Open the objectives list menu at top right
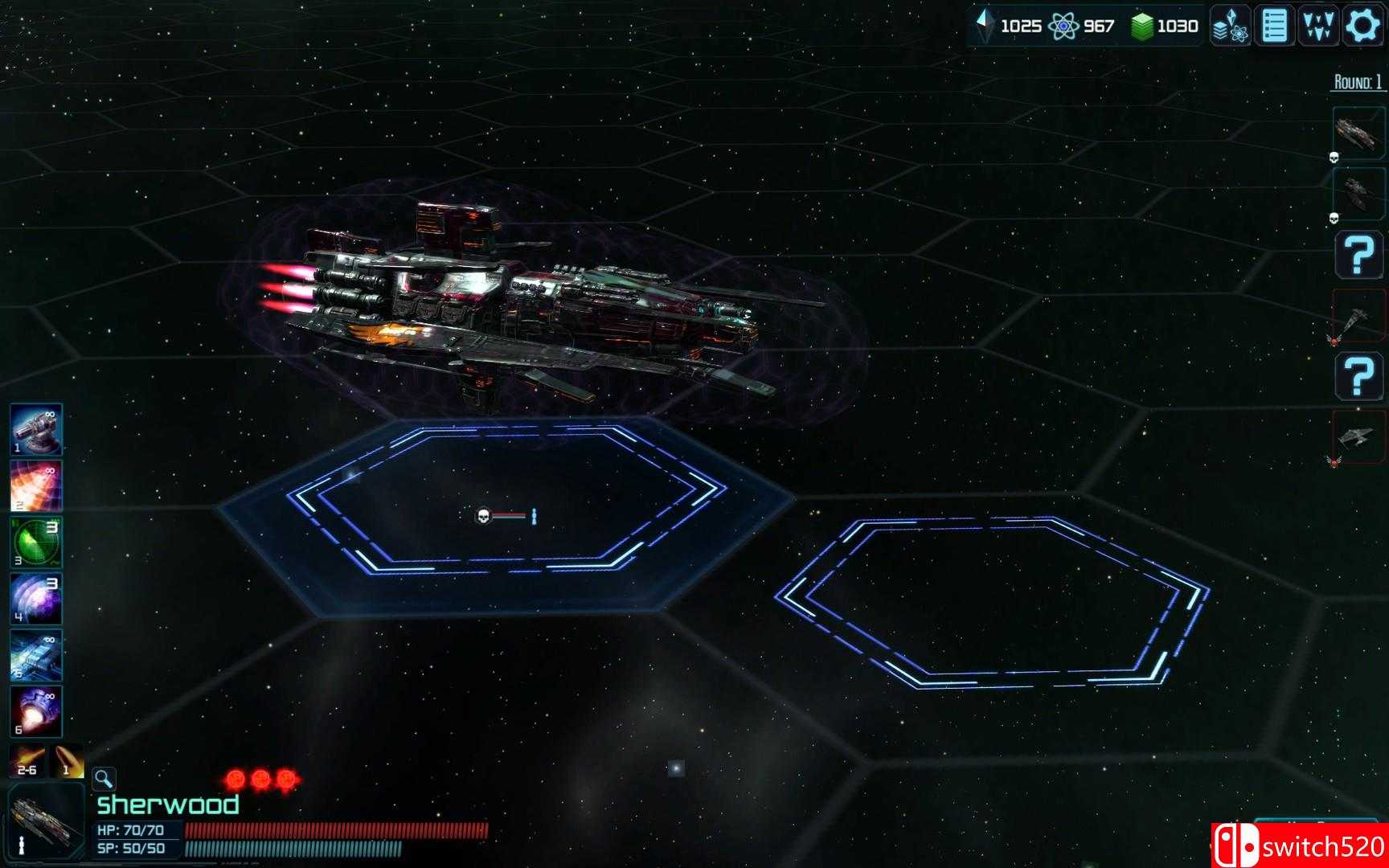Viewport: 1389px width, 868px height. [x=1275, y=25]
